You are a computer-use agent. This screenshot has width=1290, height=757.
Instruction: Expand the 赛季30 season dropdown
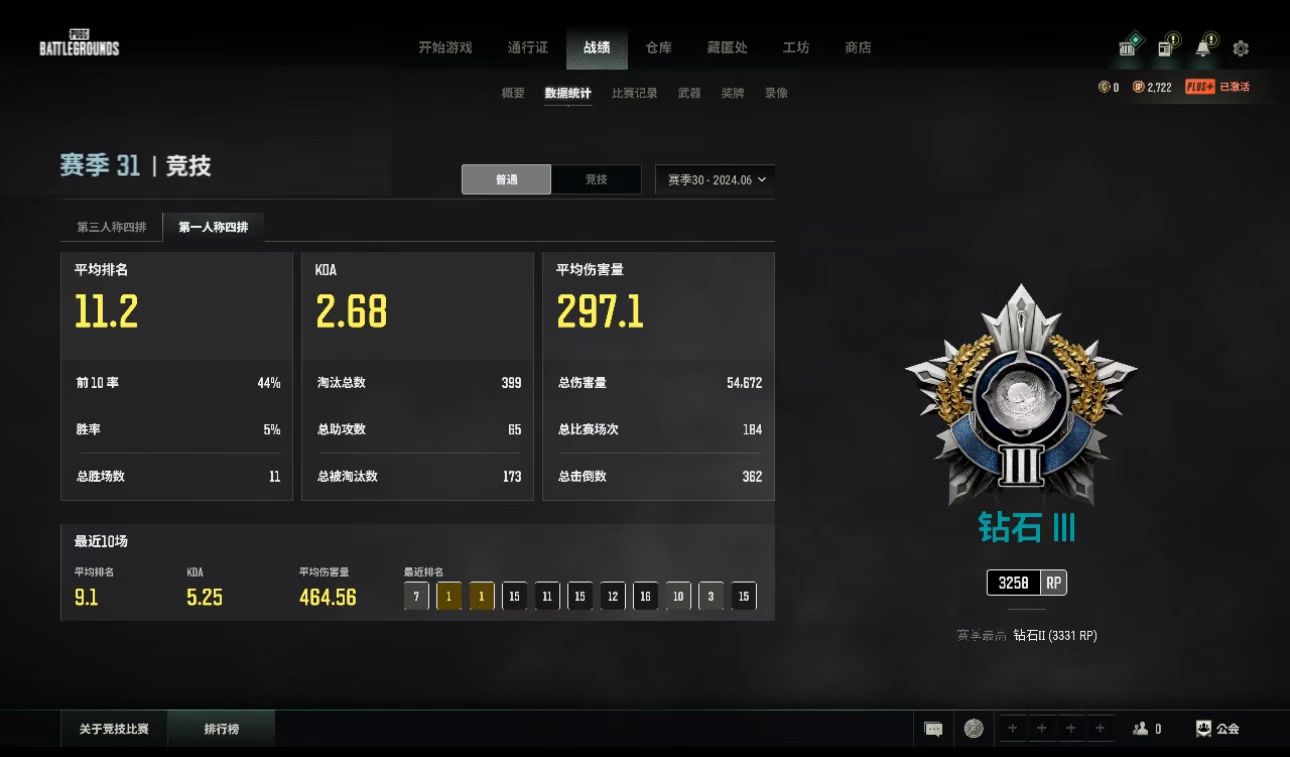[x=716, y=180]
